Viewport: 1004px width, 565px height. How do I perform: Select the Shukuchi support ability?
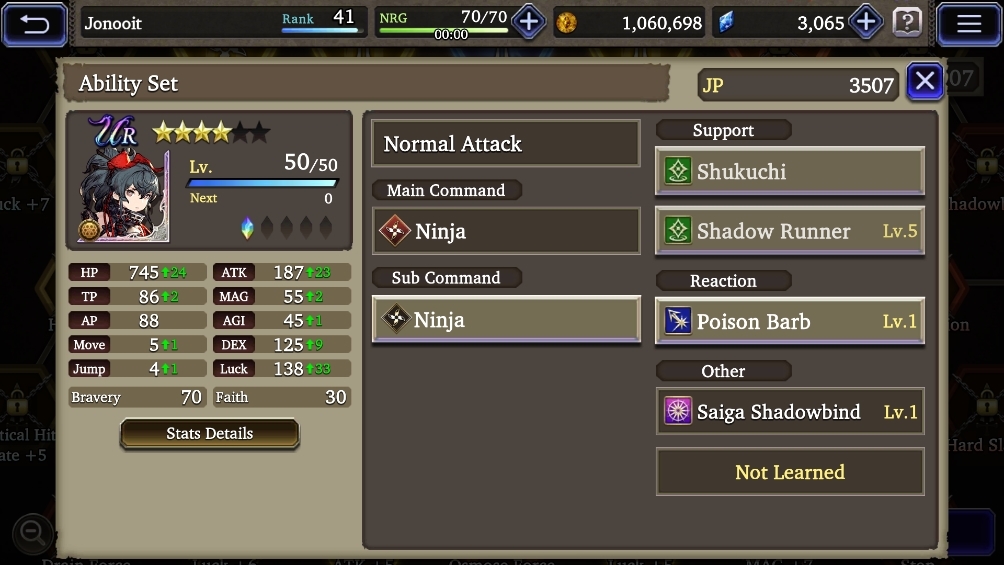click(789, 171)
